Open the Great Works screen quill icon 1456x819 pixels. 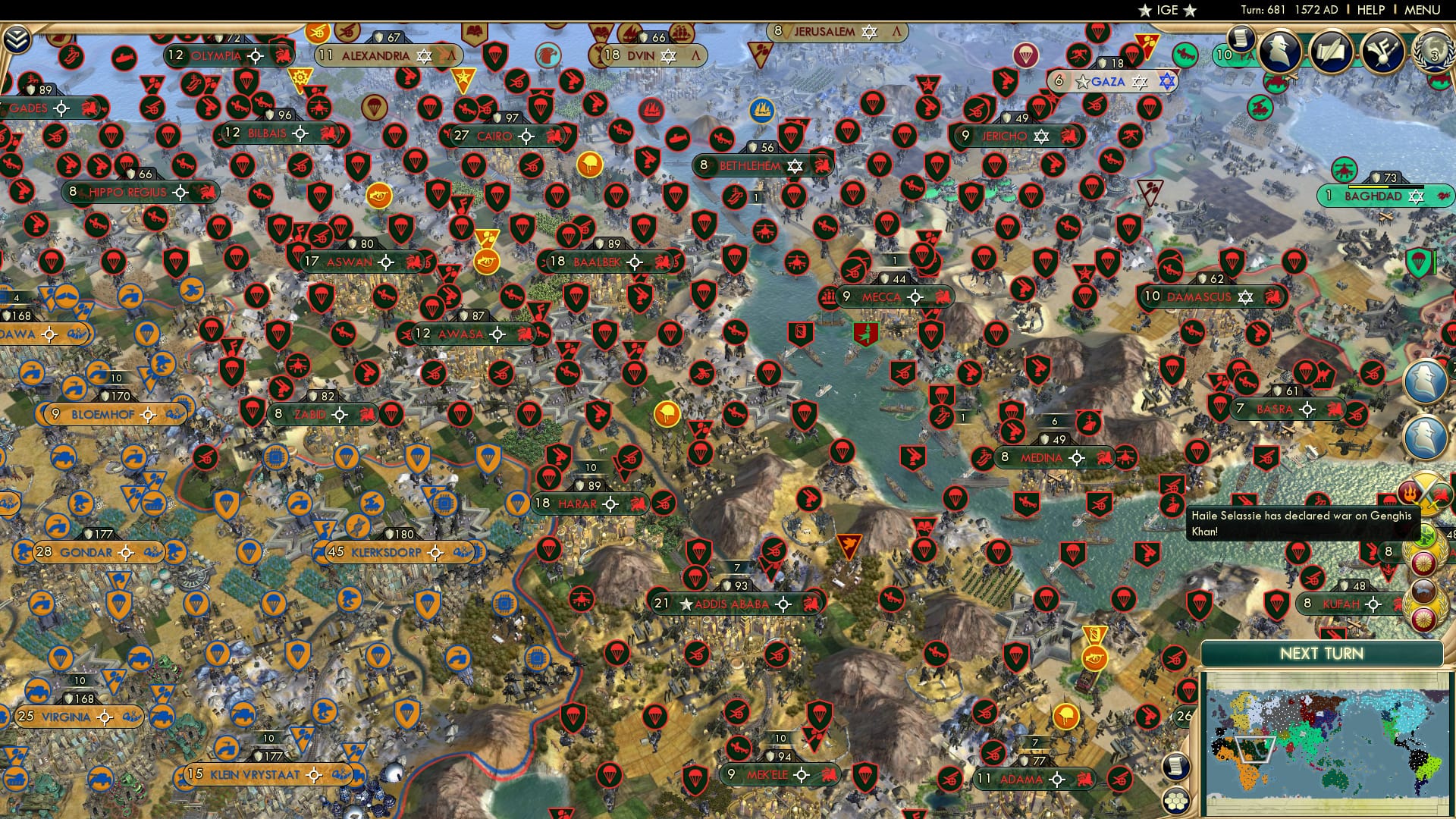click(1331, 52)
